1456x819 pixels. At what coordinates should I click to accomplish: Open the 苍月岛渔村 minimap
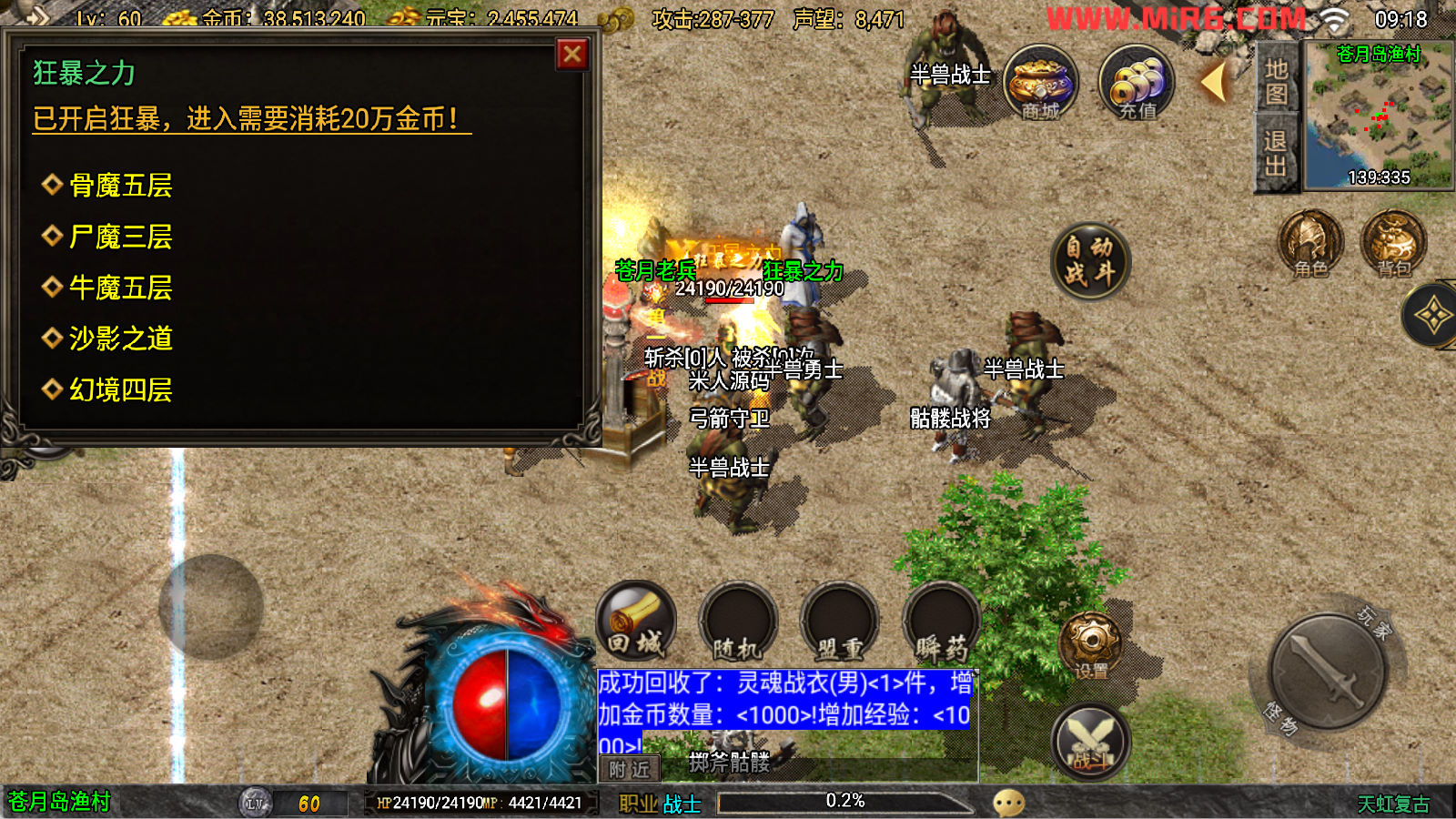[1378, 116]
